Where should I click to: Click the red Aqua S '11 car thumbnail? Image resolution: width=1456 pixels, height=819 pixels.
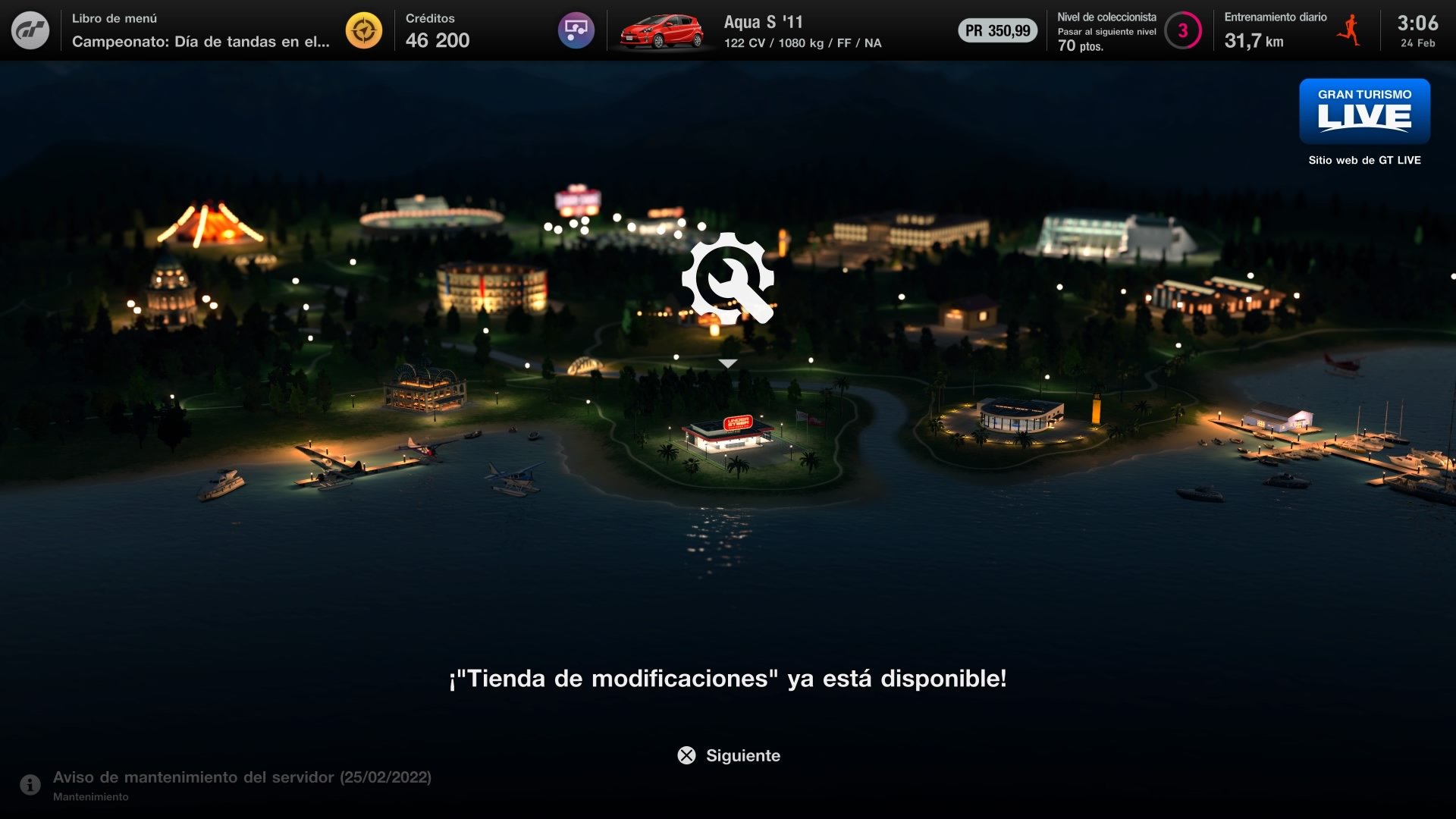pos(660,30)
